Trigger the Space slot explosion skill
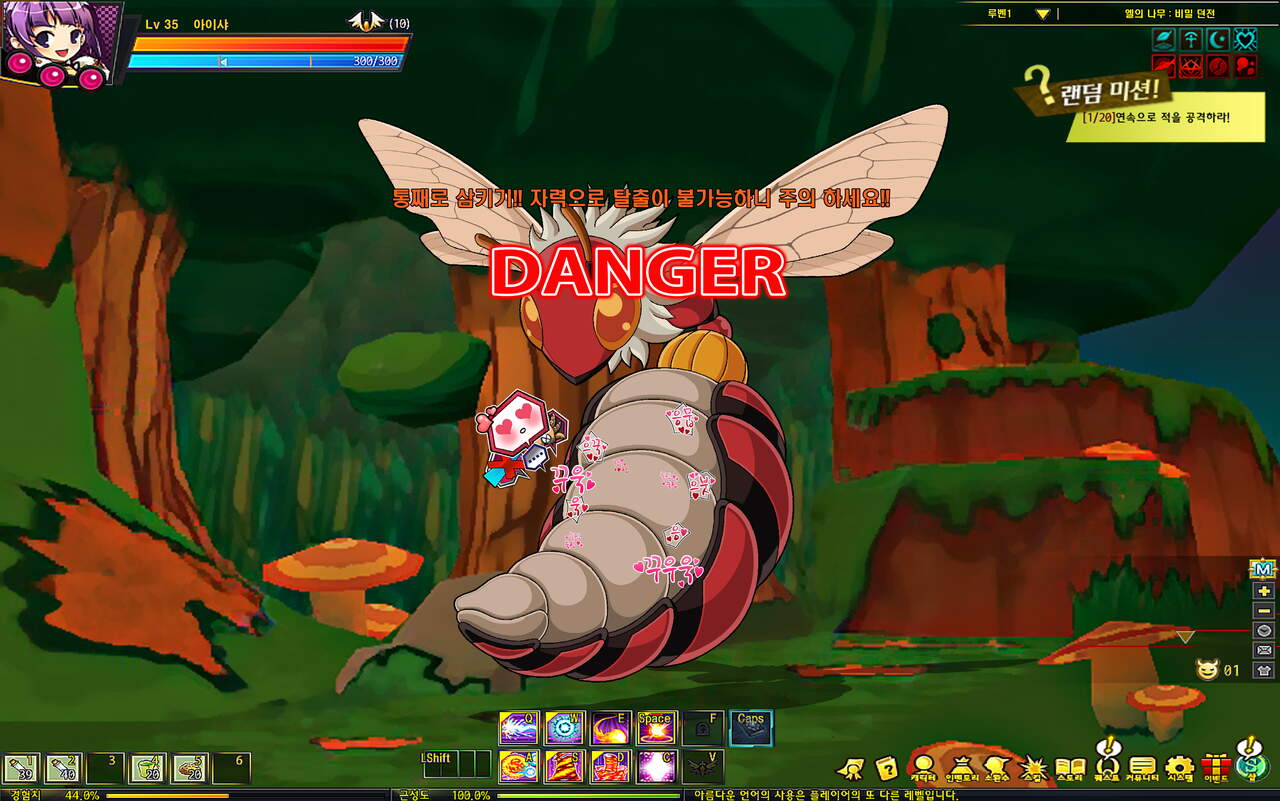The width and height of the screenshot is (1280, 801). pyautogui.click(x=656, y=728)
